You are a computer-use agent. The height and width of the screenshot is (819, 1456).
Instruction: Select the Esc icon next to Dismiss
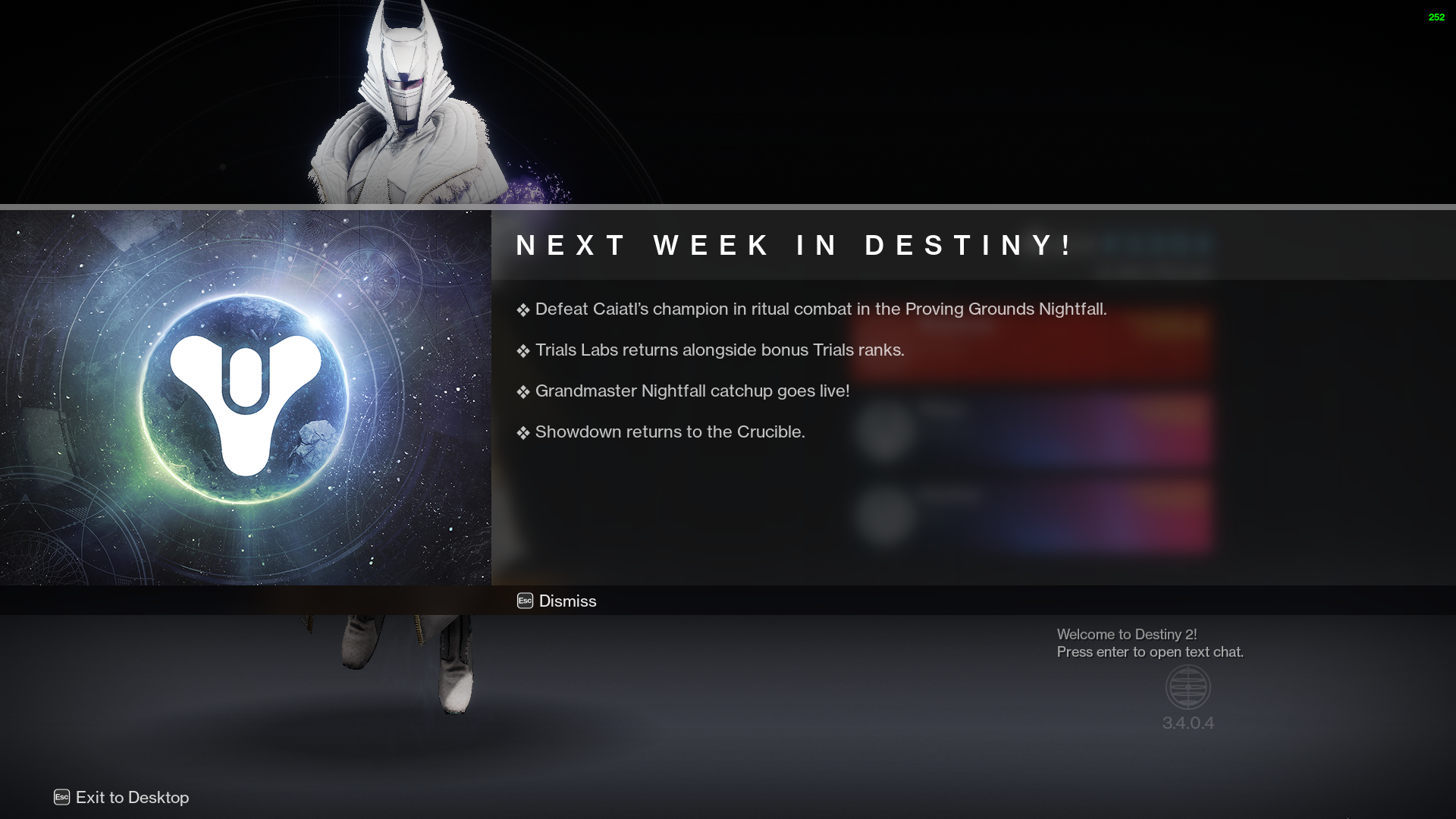pyautogui.click(x=523, y=601)
